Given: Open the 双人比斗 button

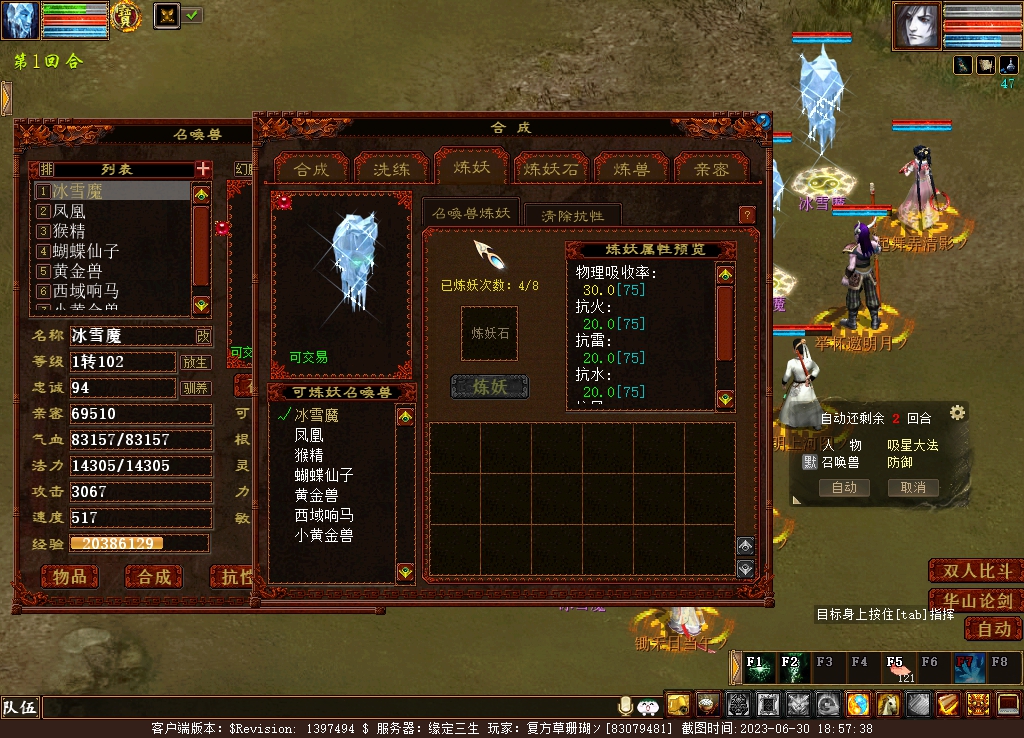Looking at the screenshot, I should (x=976, y=571).
